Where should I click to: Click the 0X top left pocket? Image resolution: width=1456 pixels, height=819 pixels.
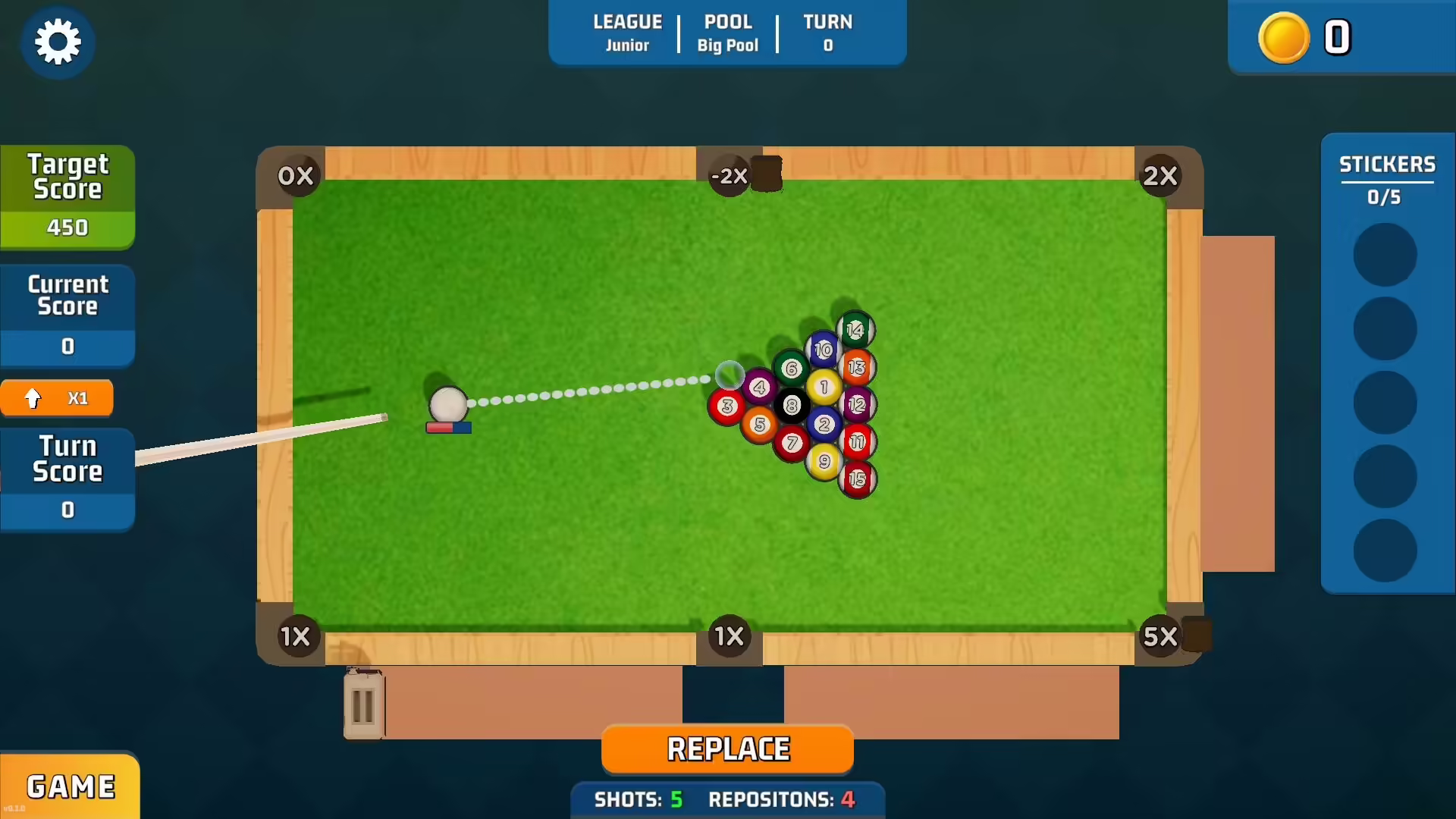(296, 175)
